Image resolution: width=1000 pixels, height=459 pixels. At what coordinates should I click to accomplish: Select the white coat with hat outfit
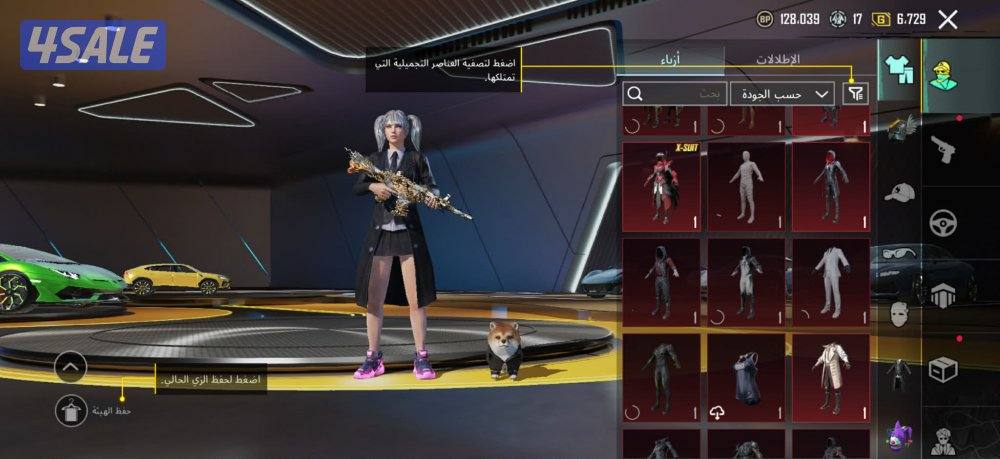point(831,378)
